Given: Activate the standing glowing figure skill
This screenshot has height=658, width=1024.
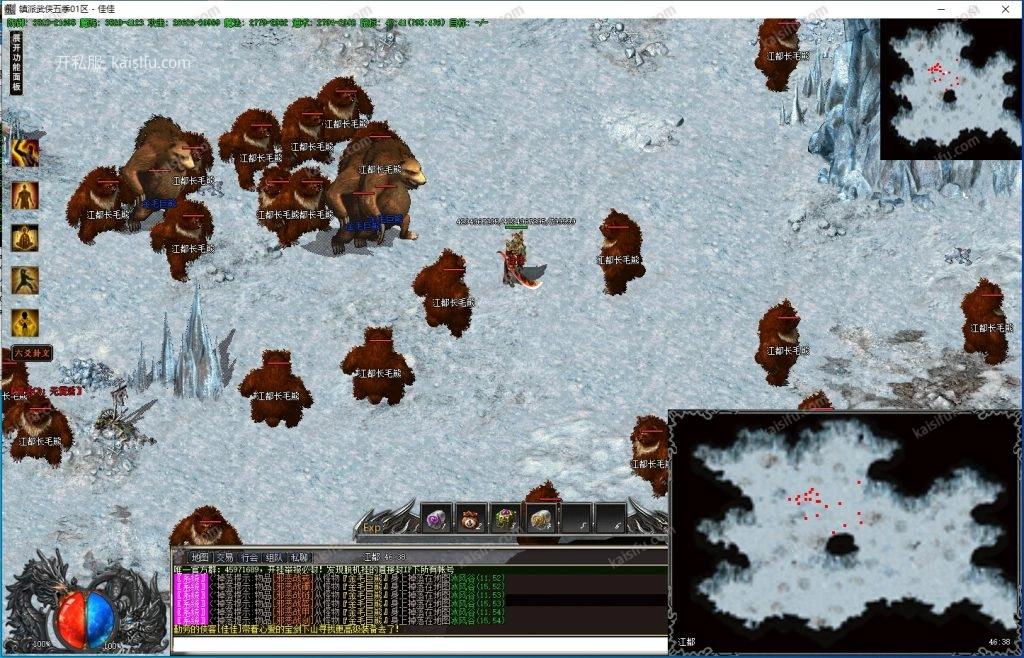Looking at the screenshot, I should click(x=25, y=196).
